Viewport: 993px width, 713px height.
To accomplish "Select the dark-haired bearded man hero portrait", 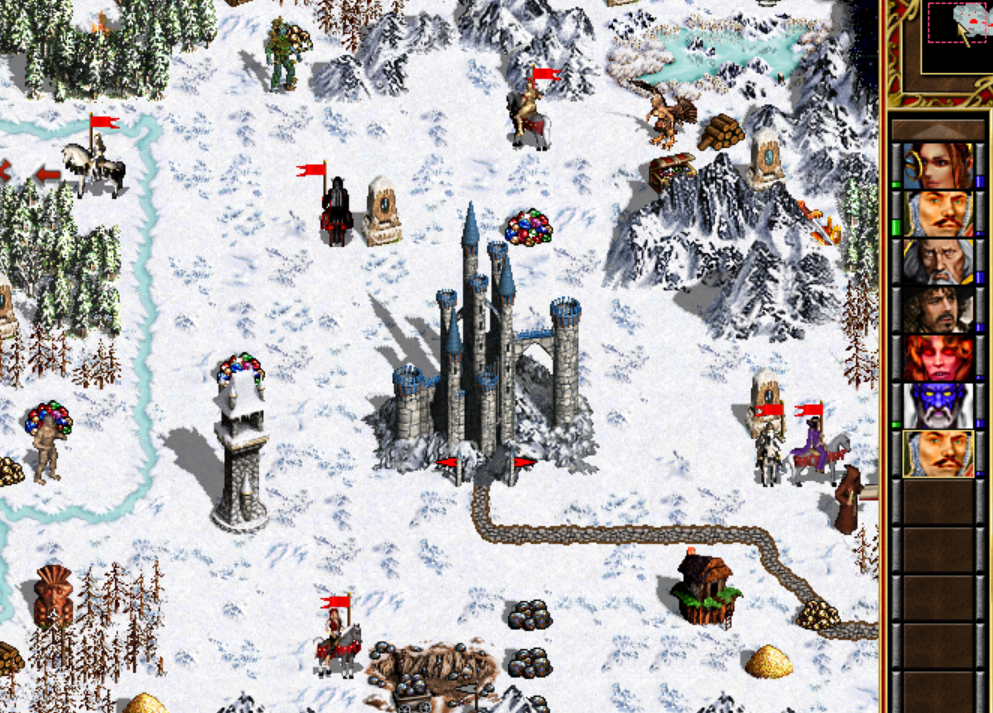I will pos(938,309).
